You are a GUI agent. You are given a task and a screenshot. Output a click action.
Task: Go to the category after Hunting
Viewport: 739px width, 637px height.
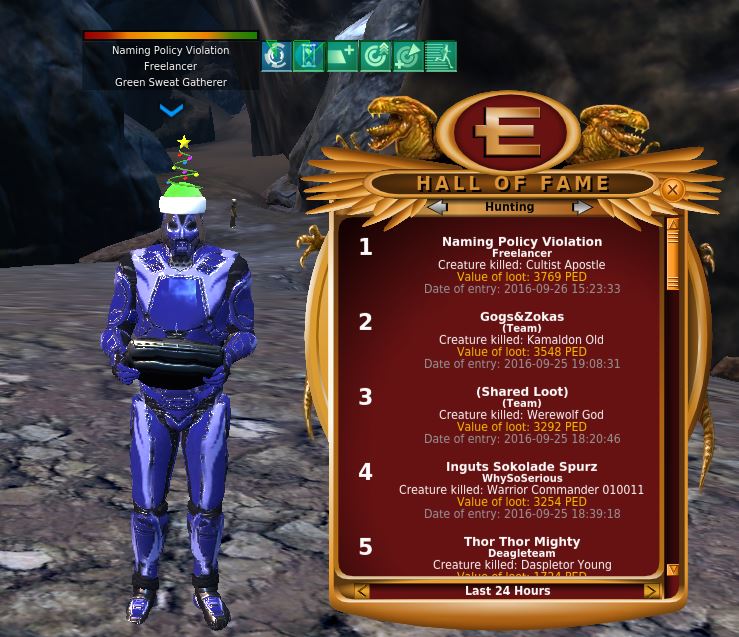point(582,207)
